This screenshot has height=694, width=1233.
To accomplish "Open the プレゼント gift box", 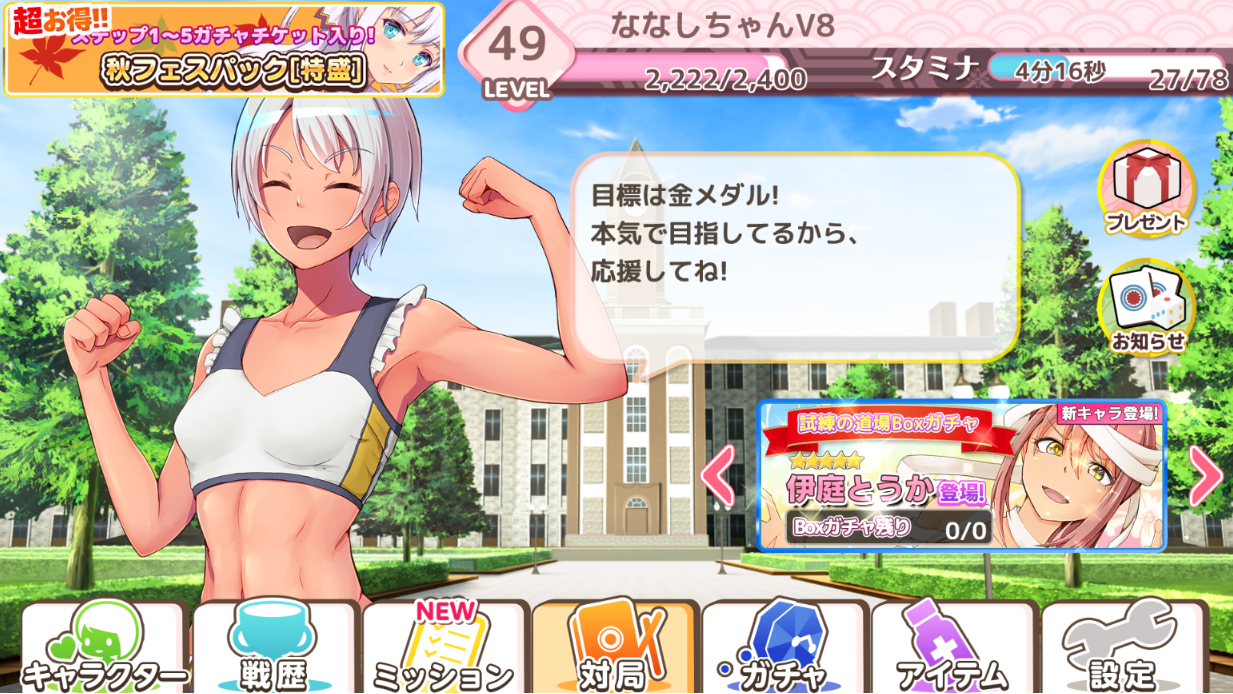I will [x=1146, y=190].
